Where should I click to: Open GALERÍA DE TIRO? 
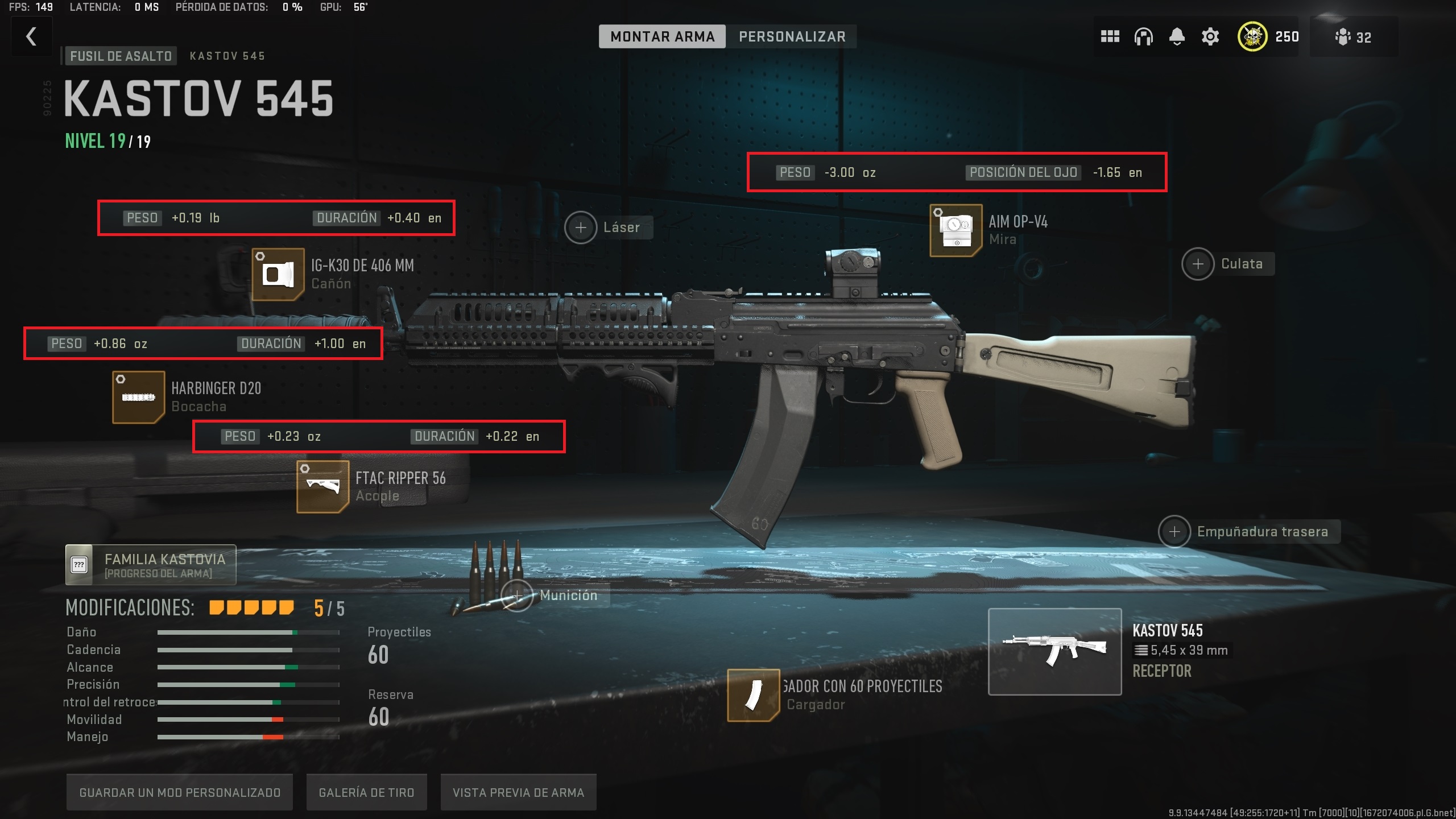366,792
